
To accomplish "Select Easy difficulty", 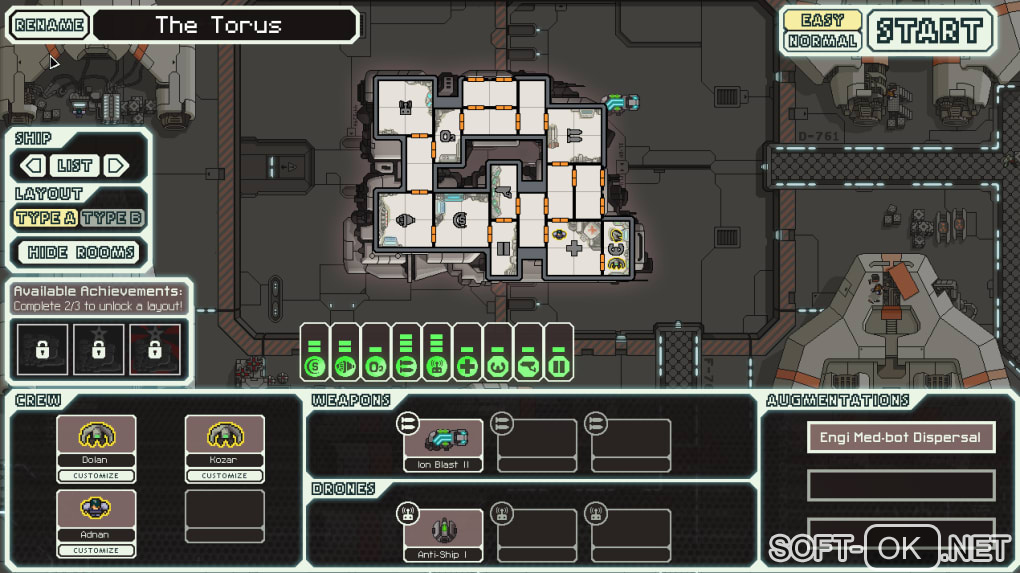I will [x=822, y=19].
